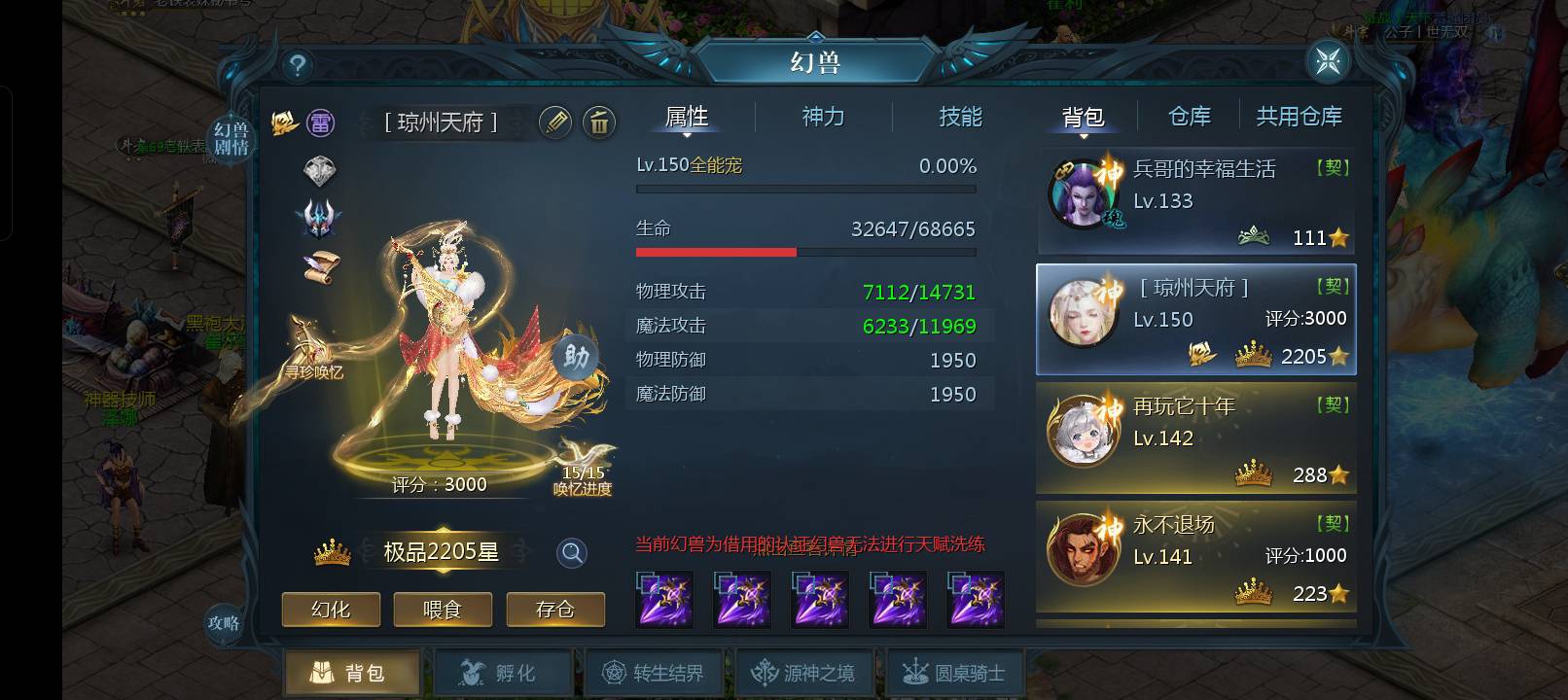This screenshot has width=1568, height=700.
Task: Switch to the 技能 tab
Action: coord(961,117)
